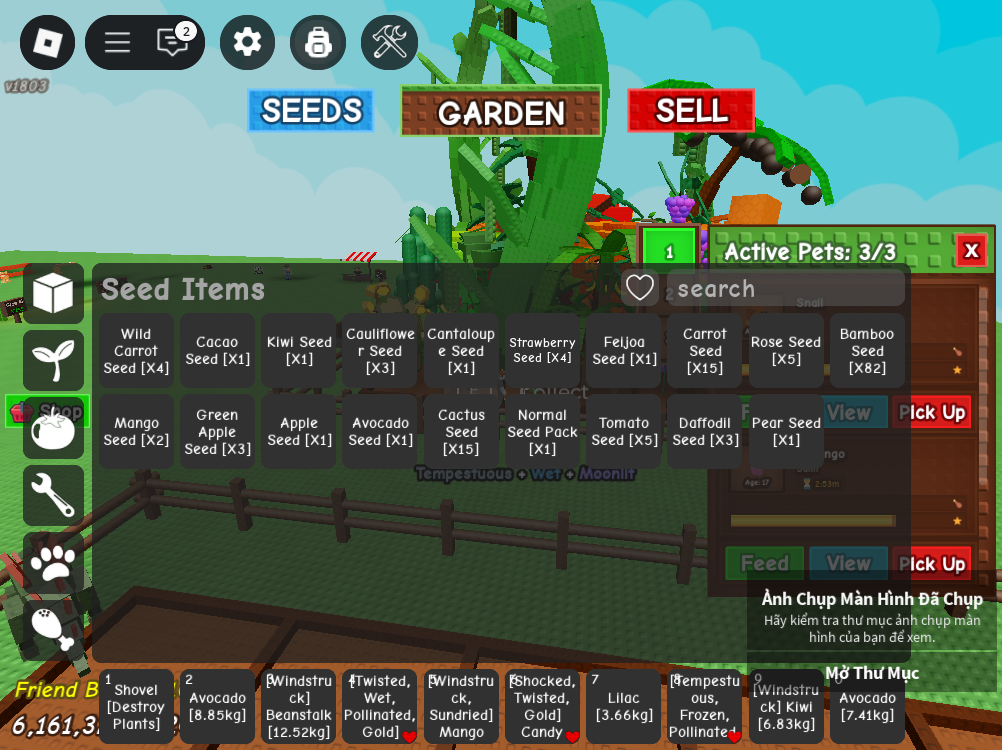Screen dimensions: 1002x750
Task: Open the backpack inventory icon
Action: 318,42
